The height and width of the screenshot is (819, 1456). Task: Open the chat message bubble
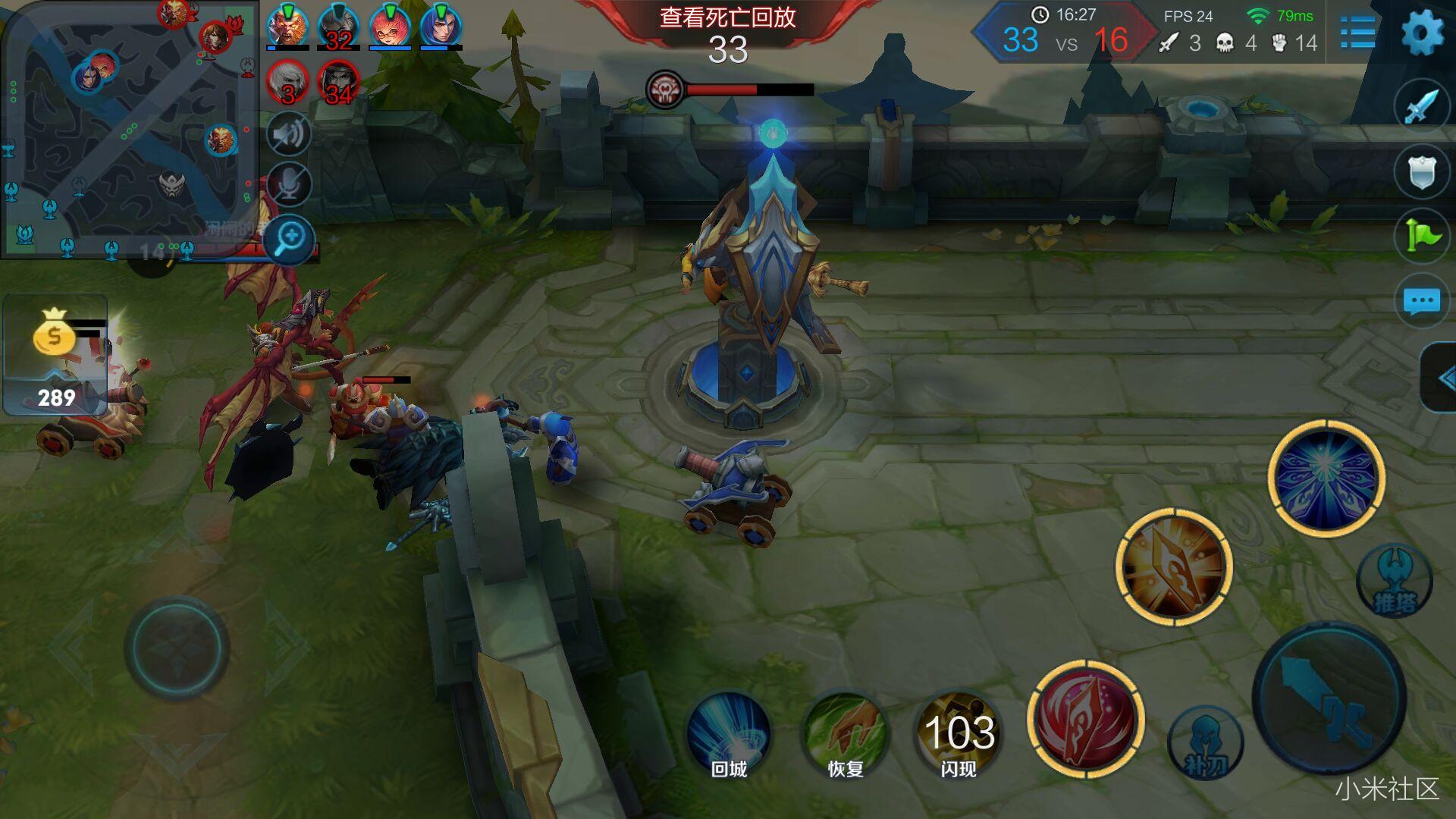(x=1421, y=301)
